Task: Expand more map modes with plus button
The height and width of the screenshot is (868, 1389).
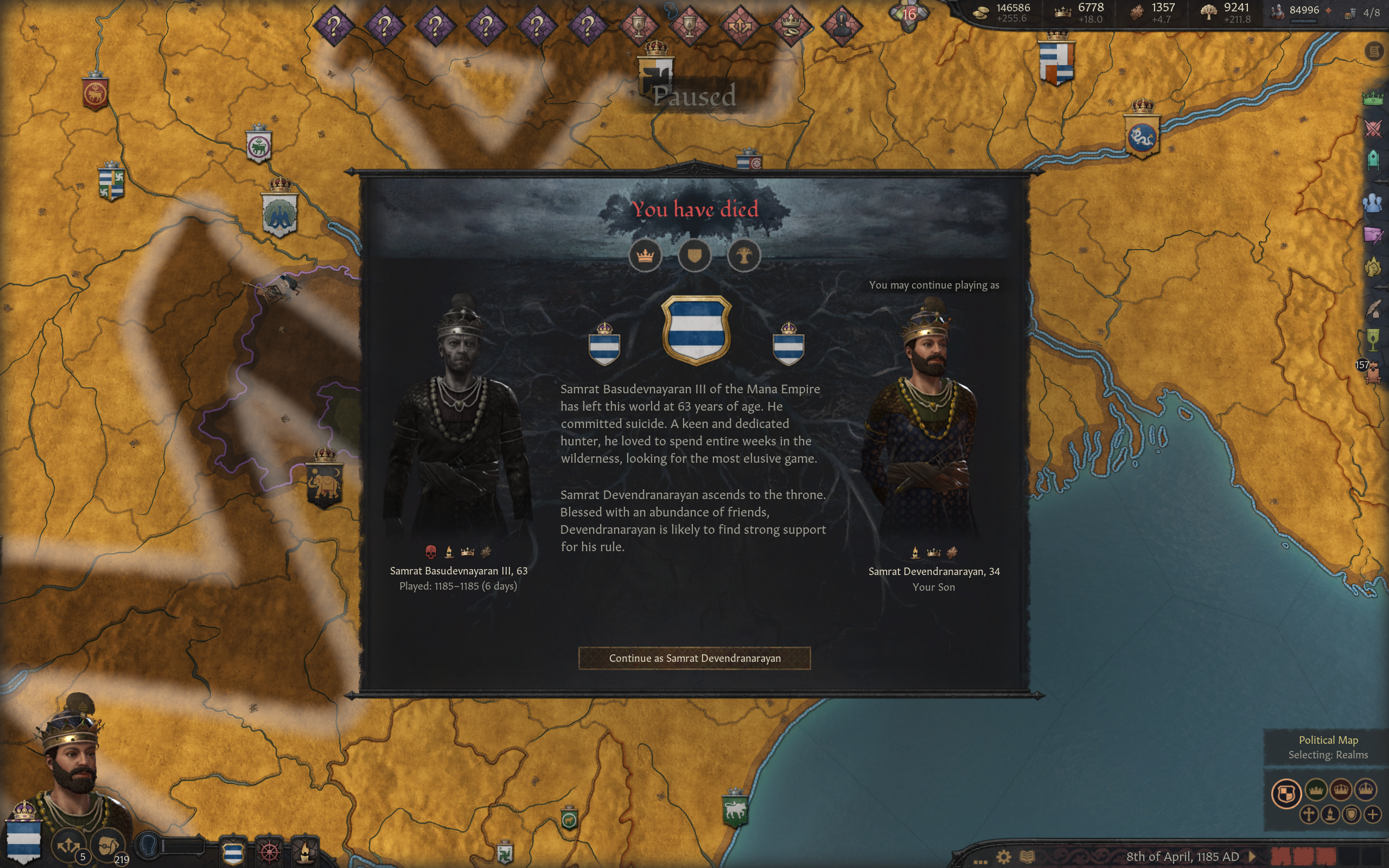Action: pyautogui.click(x=1372, y=814)
